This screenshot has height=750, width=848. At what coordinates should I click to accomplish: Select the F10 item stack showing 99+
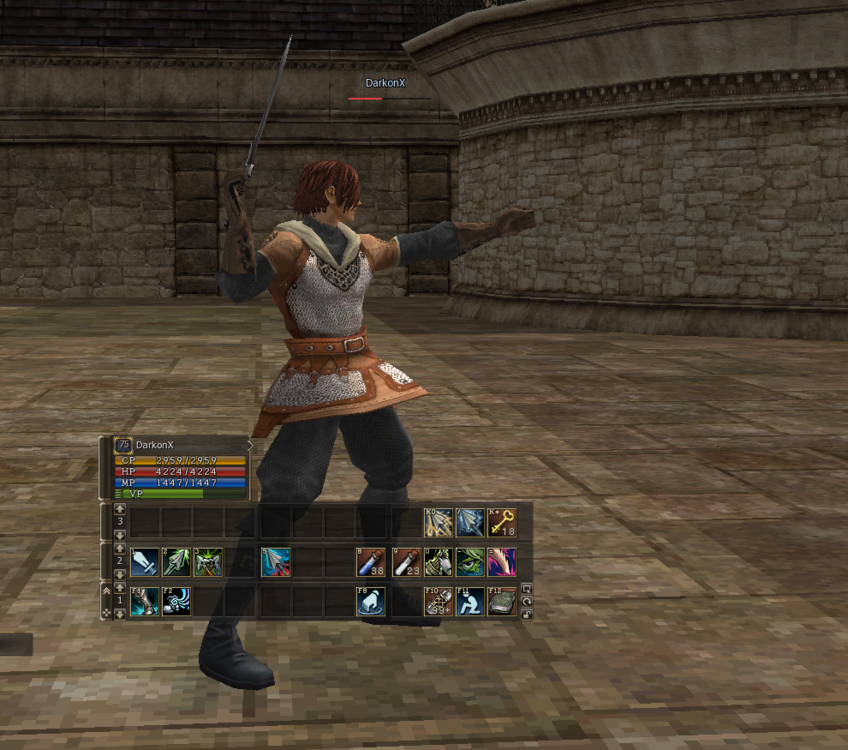[x=438, y=601]
